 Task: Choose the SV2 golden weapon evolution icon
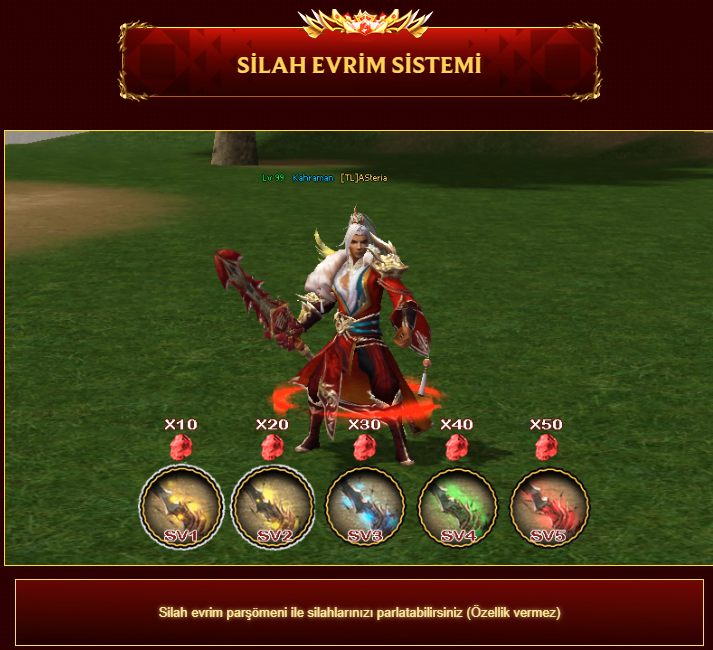click(273, 507)
